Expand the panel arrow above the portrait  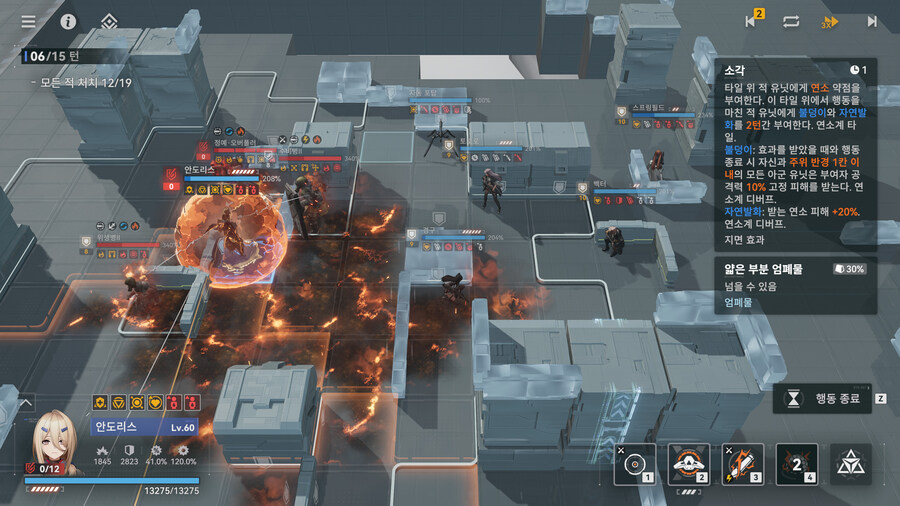[25, 403]
